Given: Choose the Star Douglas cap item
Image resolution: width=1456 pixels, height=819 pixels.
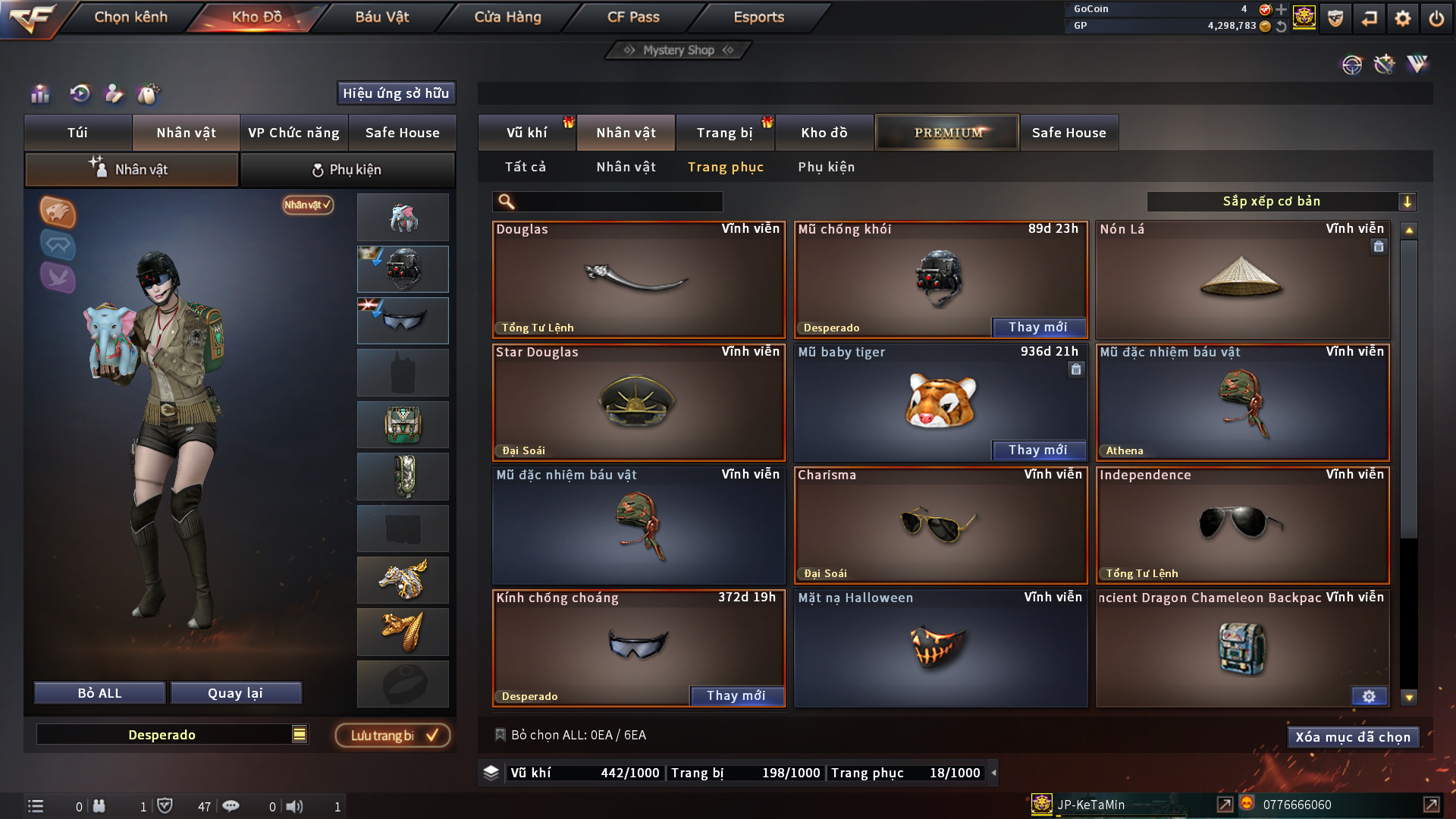Looking at the screenshot, I should [638, 402].
